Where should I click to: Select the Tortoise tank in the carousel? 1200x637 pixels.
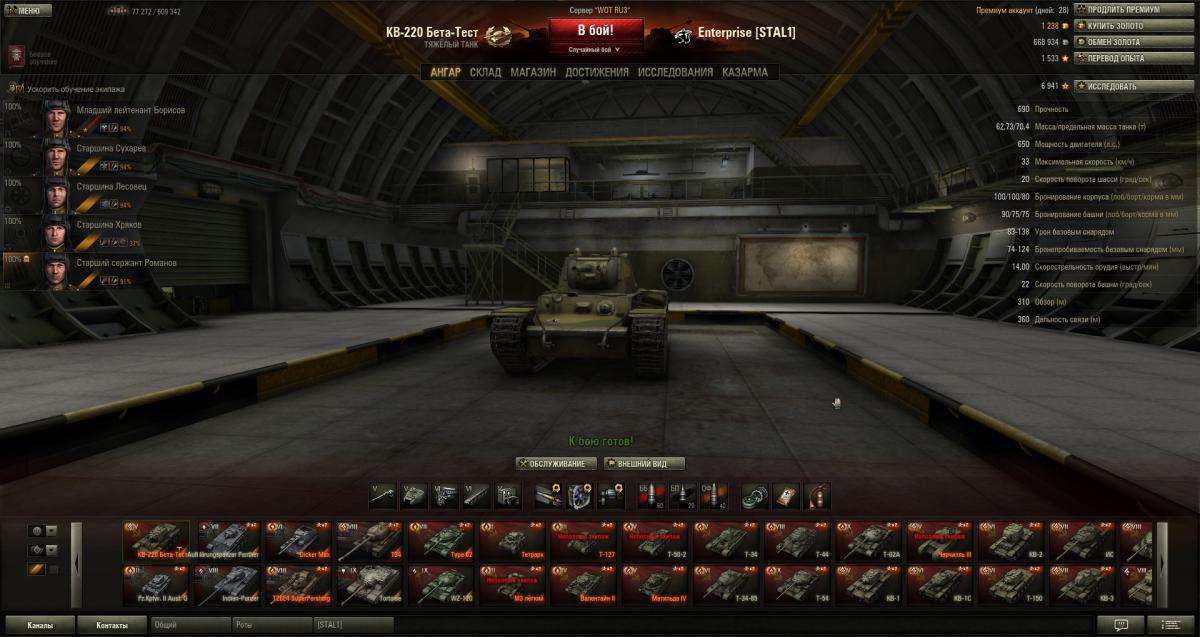click(x=368, y=584)
